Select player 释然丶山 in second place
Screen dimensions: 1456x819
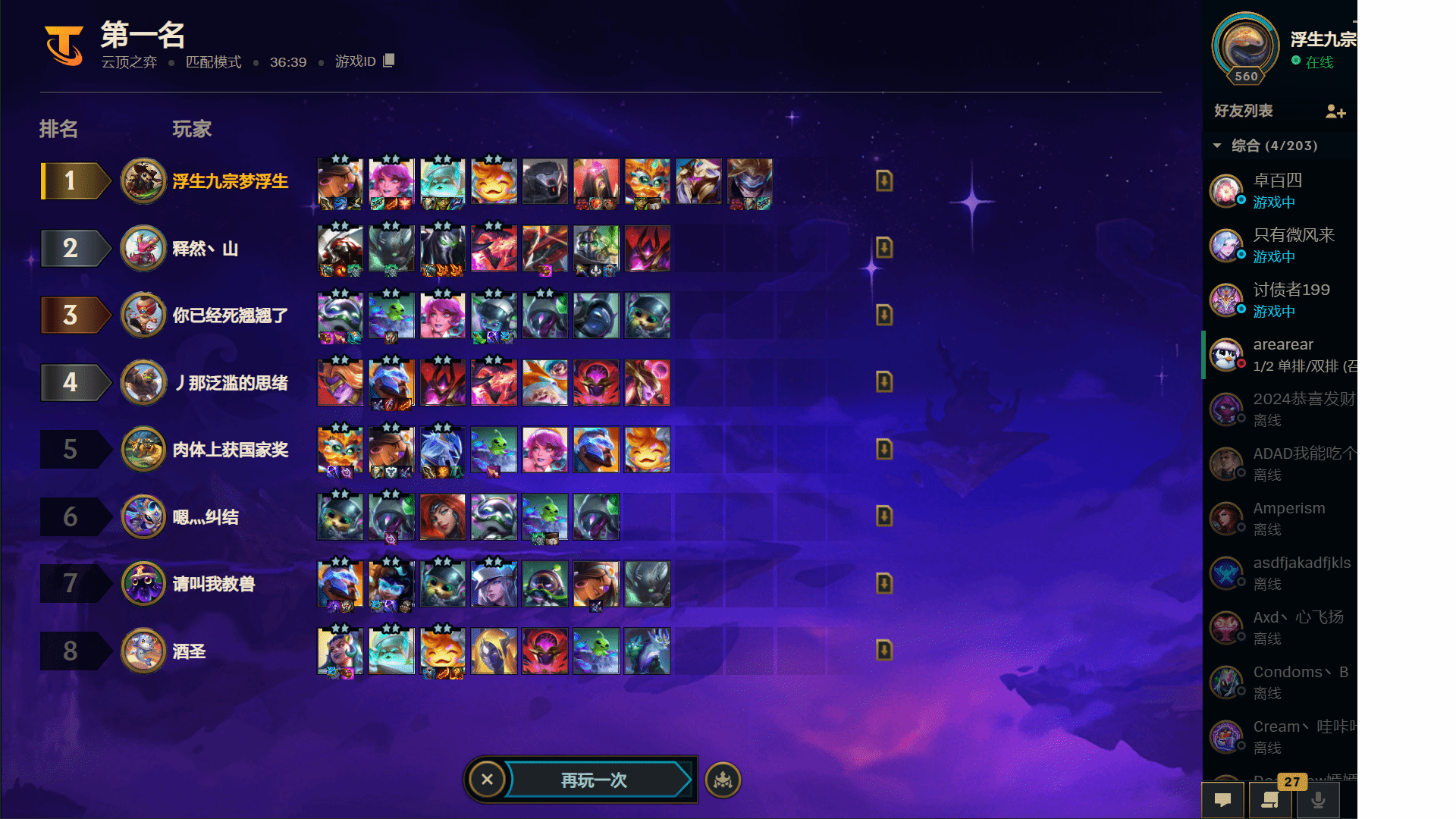click(x=205, y=249)
